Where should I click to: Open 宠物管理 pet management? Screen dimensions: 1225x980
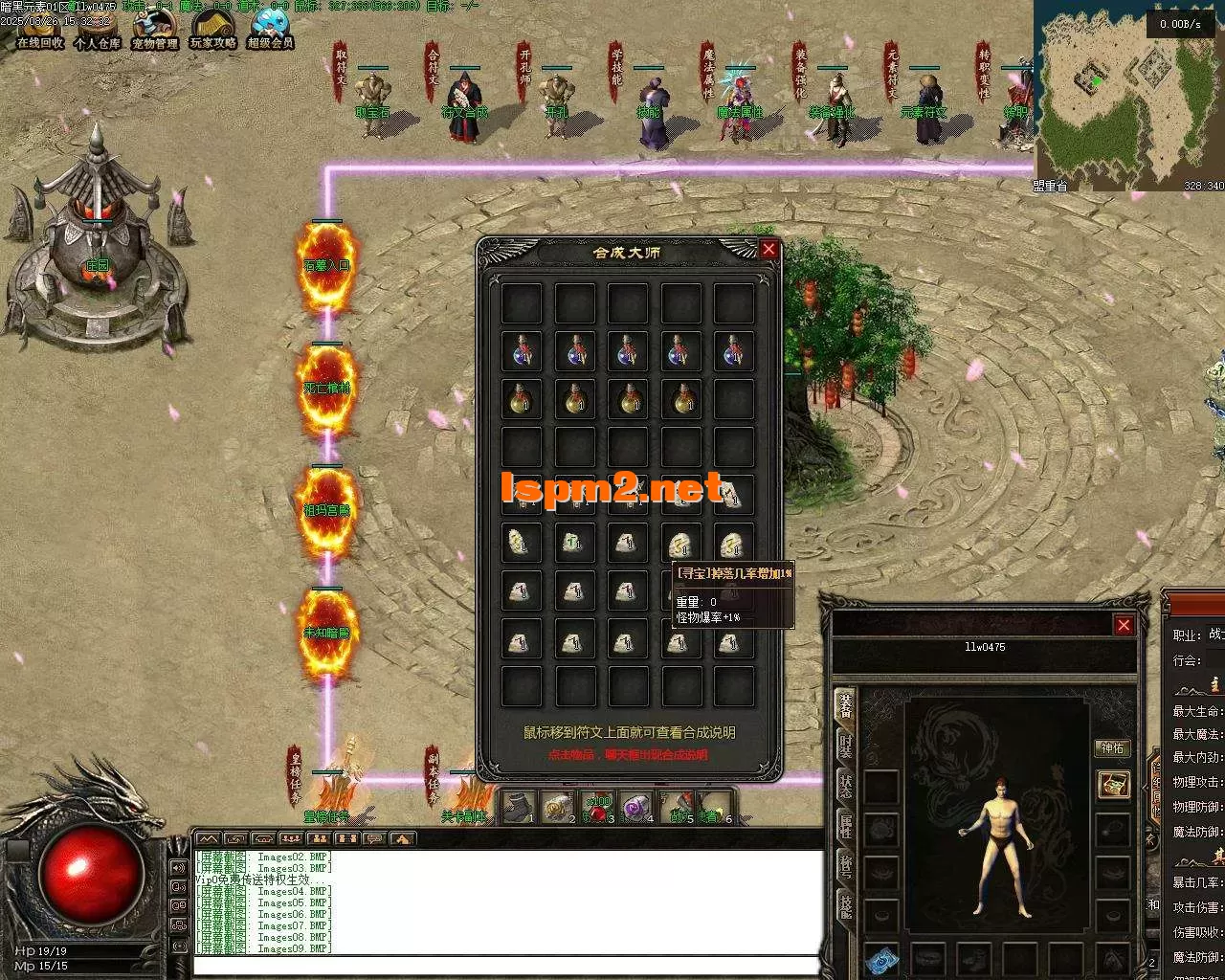click(x=155, y=29)
